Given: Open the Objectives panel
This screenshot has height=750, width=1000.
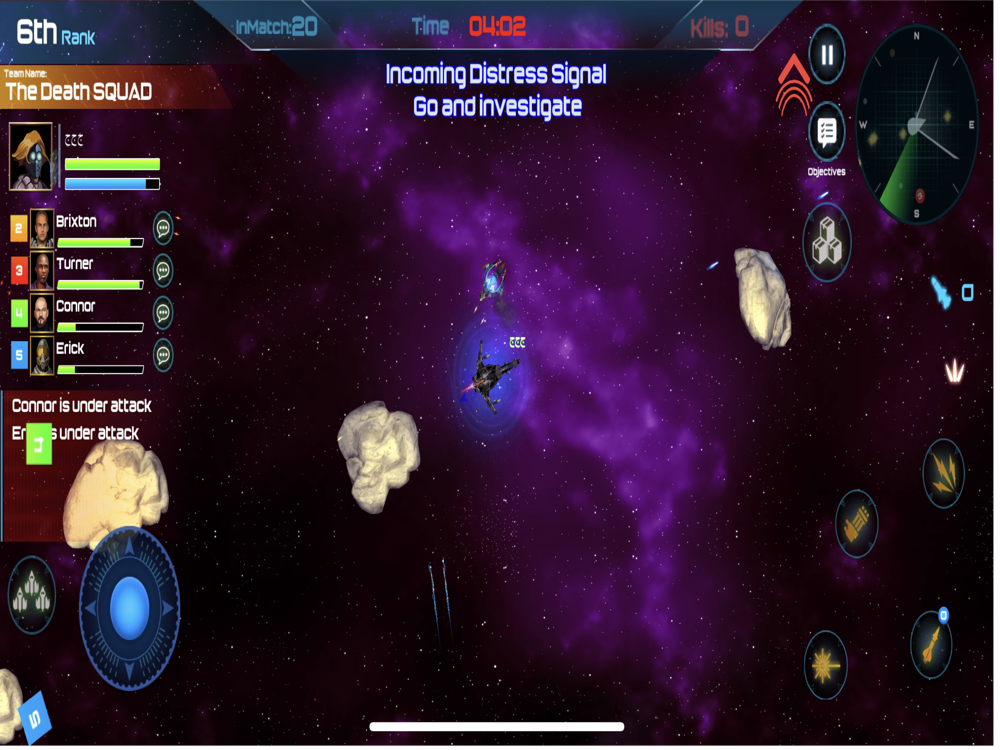Looking at the screenshot, I should (x=826, y=132).
